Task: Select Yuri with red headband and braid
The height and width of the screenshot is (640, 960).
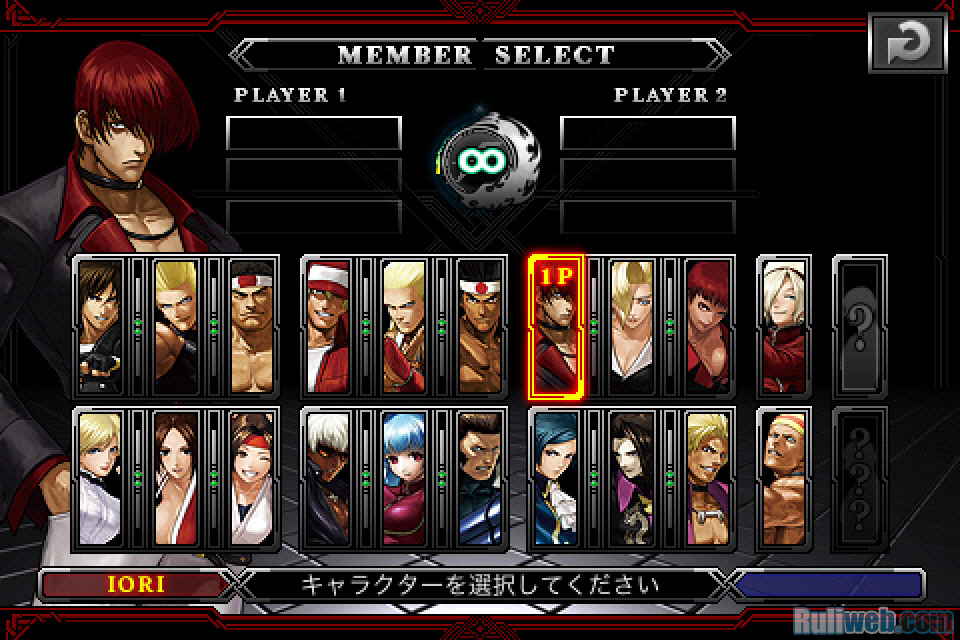Action: (252, 478)
